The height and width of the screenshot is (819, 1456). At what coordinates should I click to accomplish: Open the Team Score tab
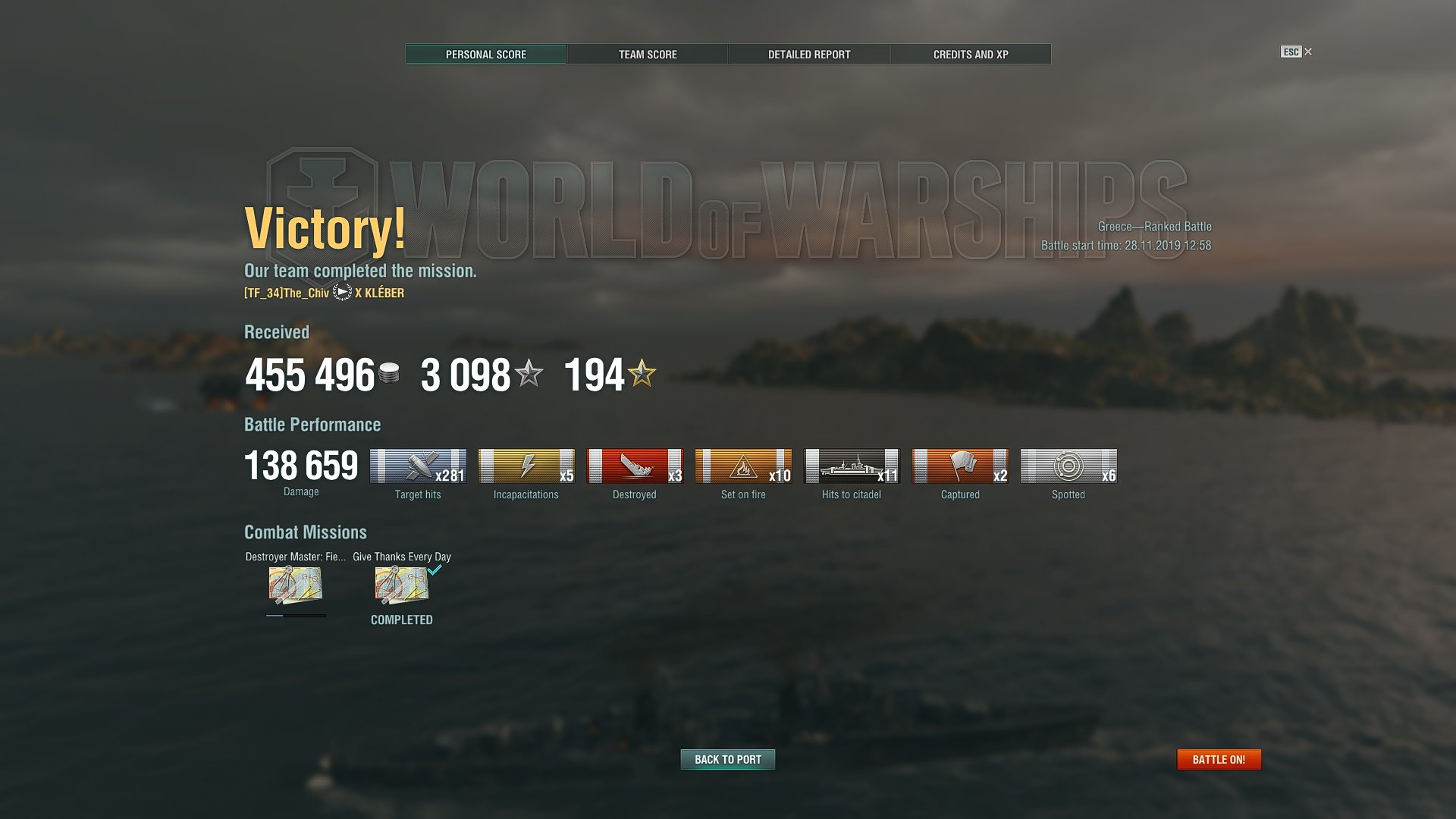[x=648, y=55]
